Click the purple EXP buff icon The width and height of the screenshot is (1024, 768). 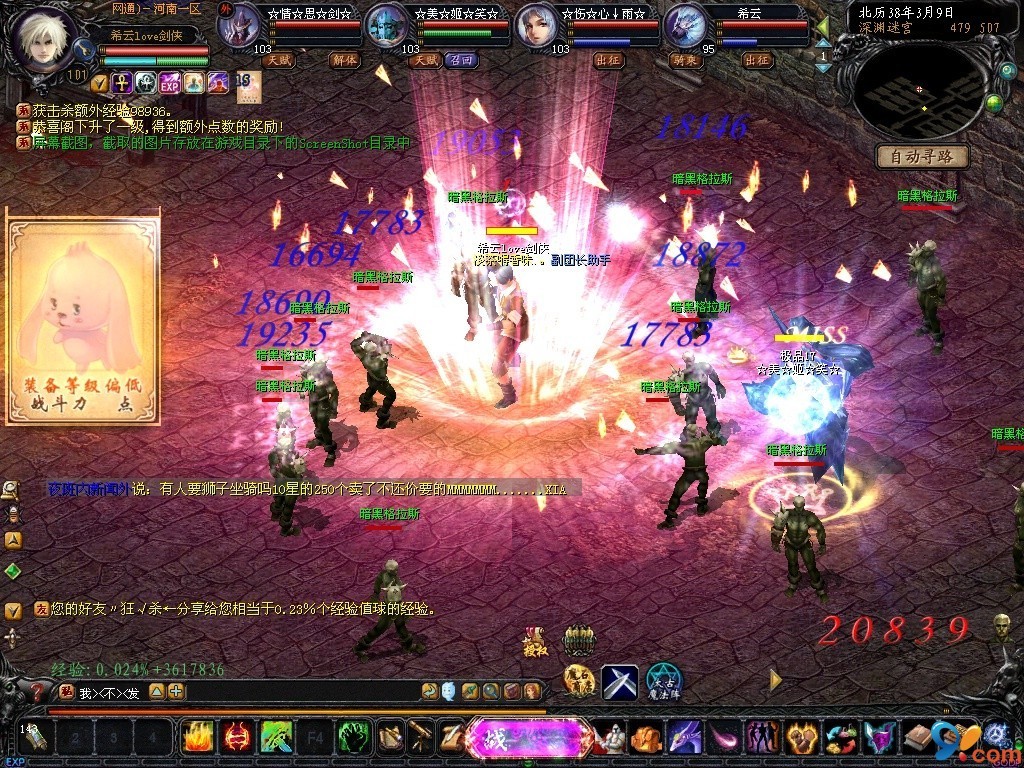(x=169, y=83)
